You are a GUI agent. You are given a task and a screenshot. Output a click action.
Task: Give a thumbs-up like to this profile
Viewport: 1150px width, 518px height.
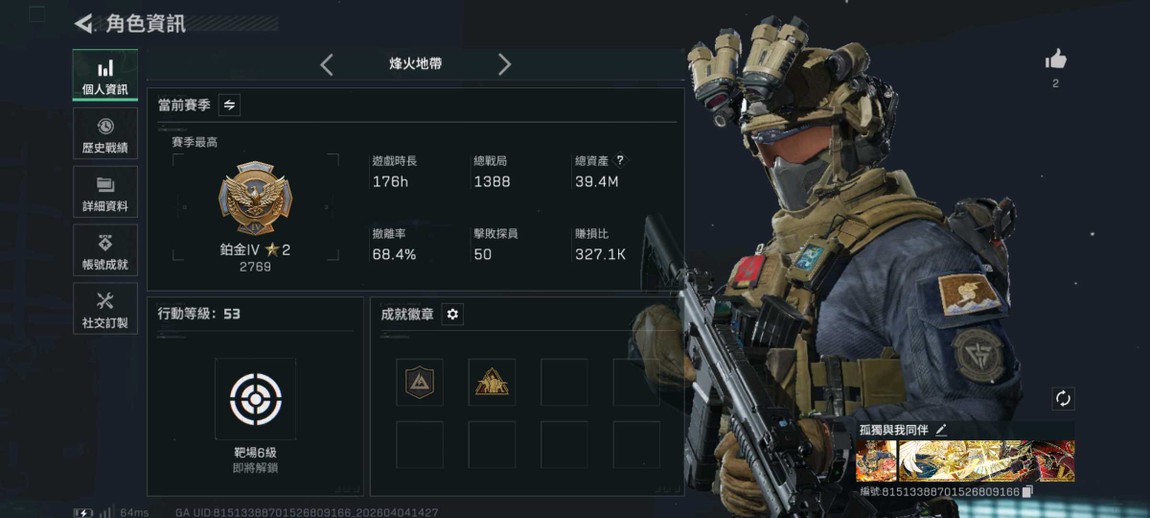(x=1055, y=61)
